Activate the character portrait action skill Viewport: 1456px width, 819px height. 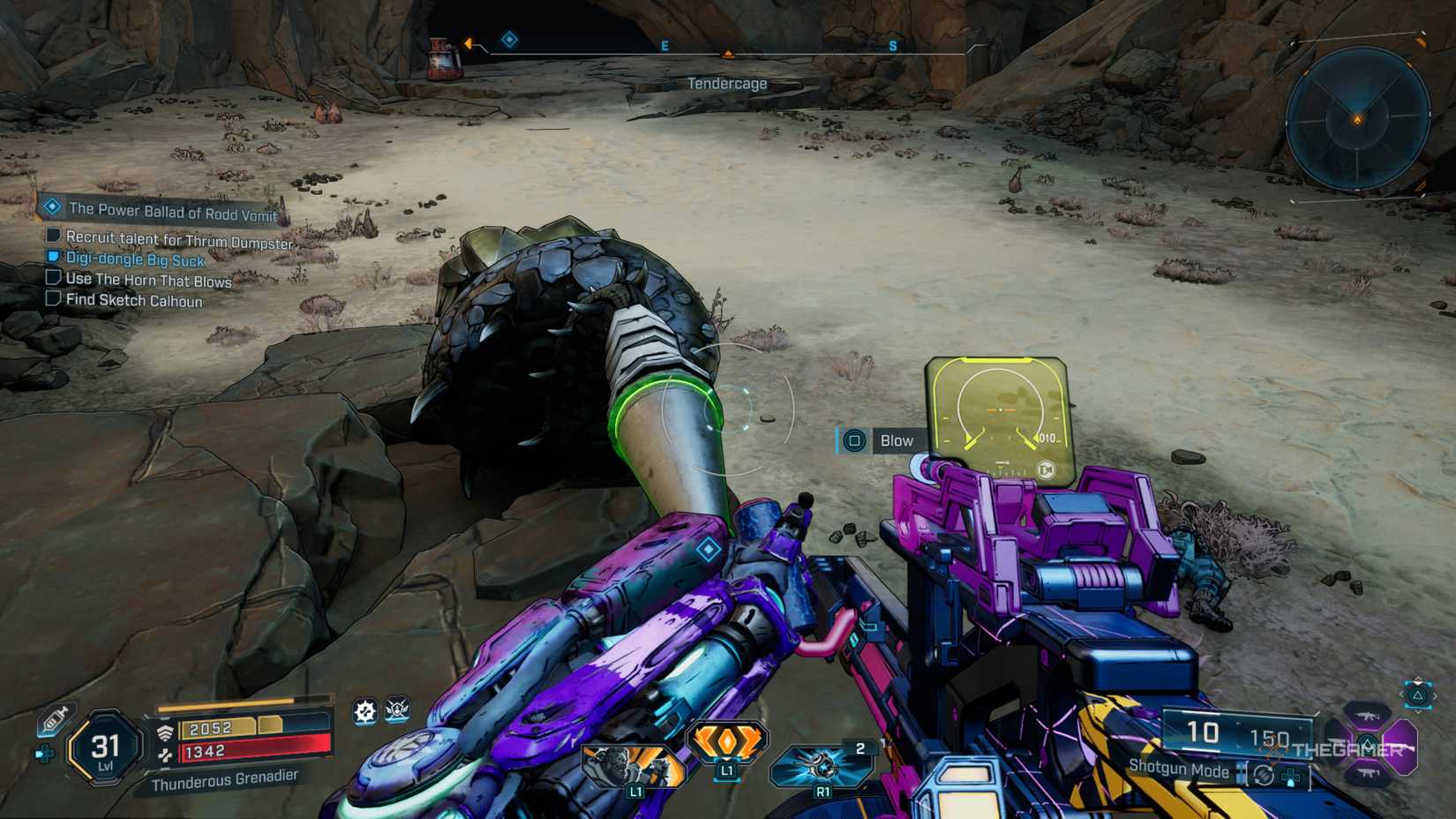click(633, 766)
